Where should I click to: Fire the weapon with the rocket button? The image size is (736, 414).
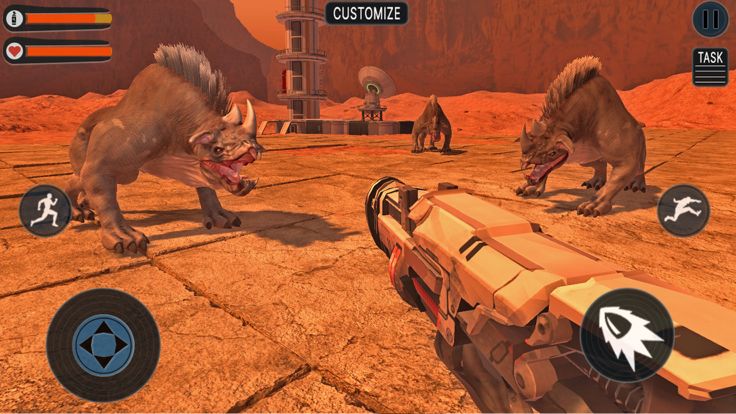627,334
